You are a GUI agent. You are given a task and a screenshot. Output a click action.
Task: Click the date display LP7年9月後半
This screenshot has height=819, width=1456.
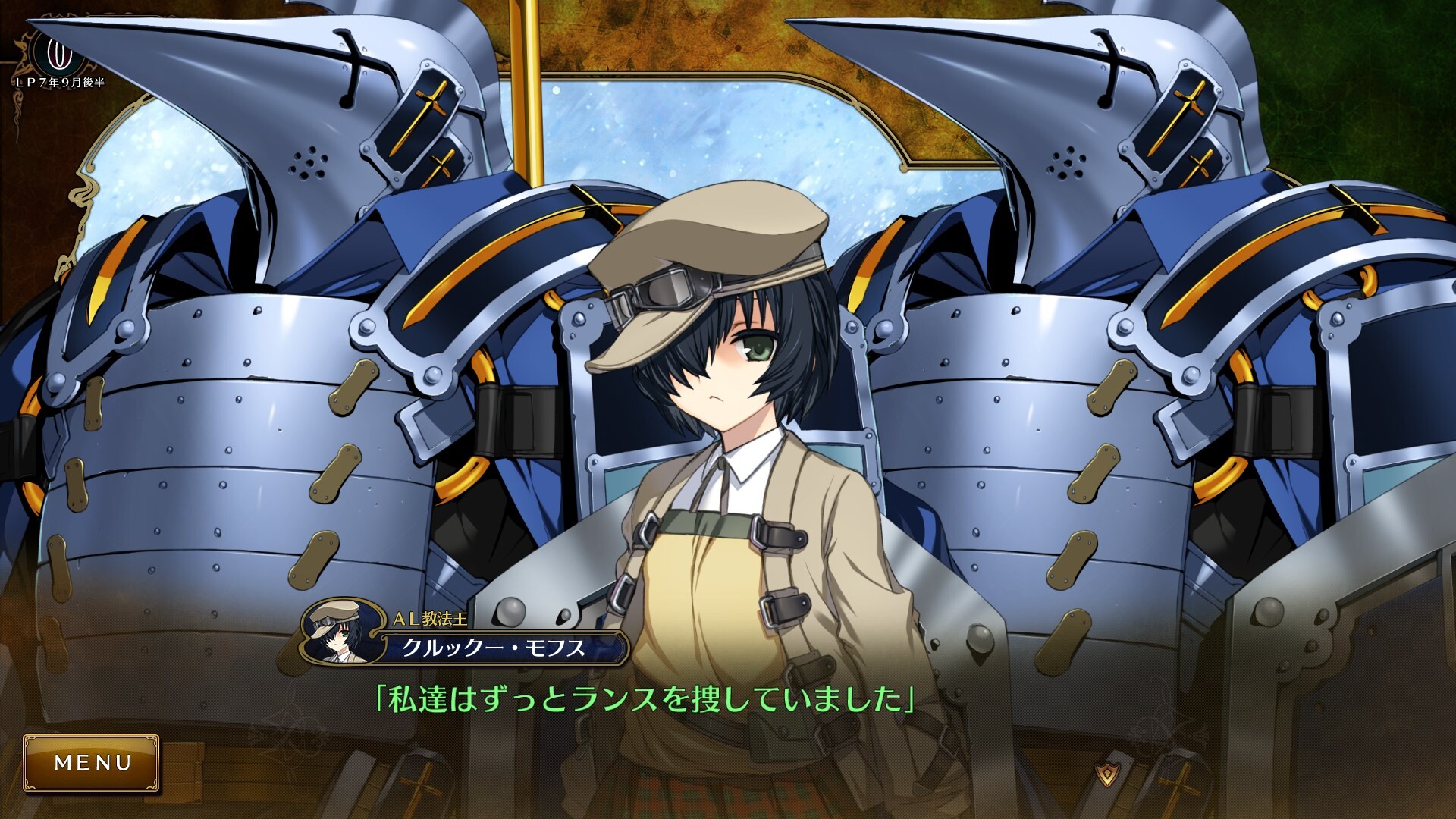coord(60,81)
